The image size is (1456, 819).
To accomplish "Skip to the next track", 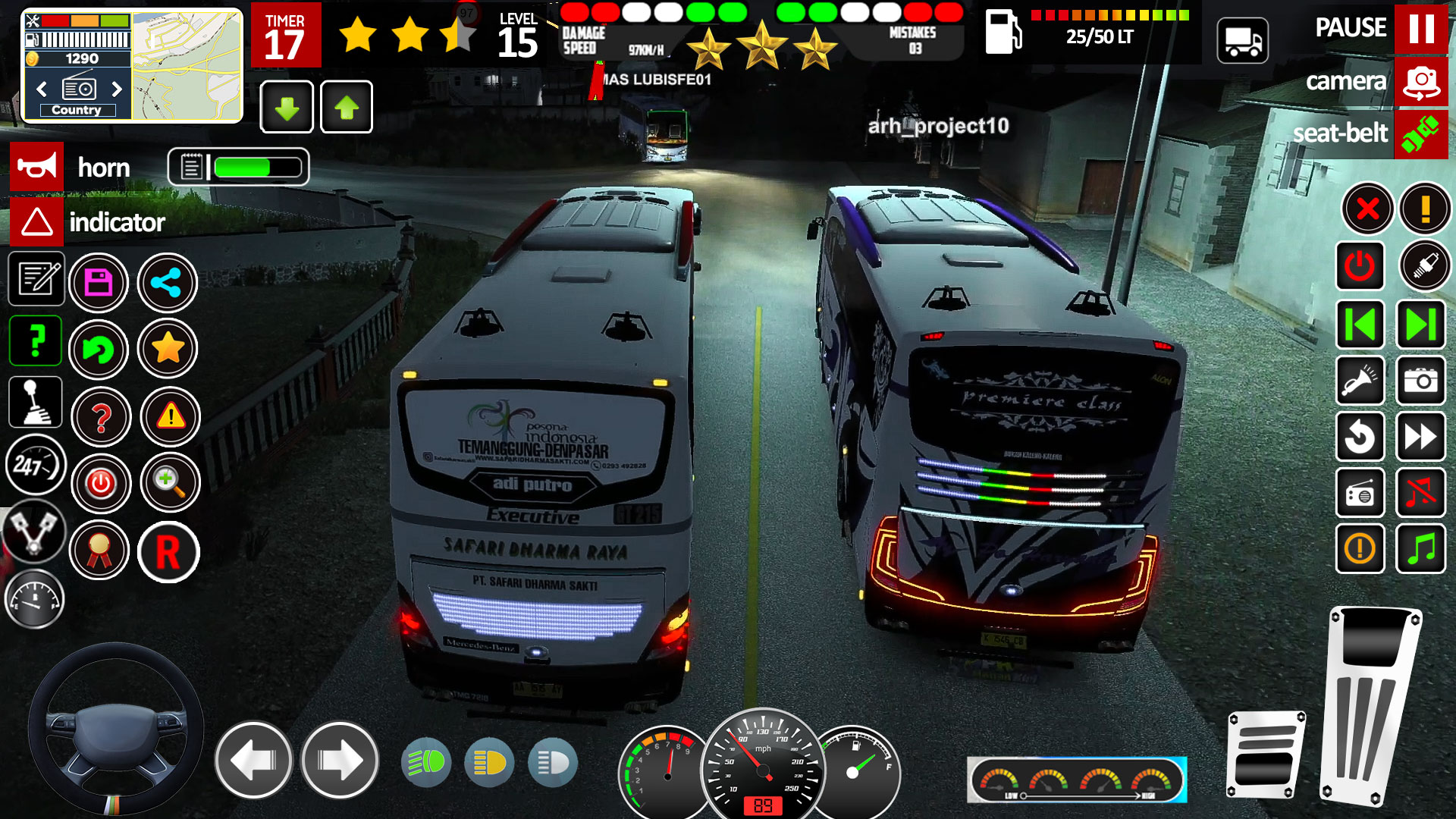I will coord(1420,325).
